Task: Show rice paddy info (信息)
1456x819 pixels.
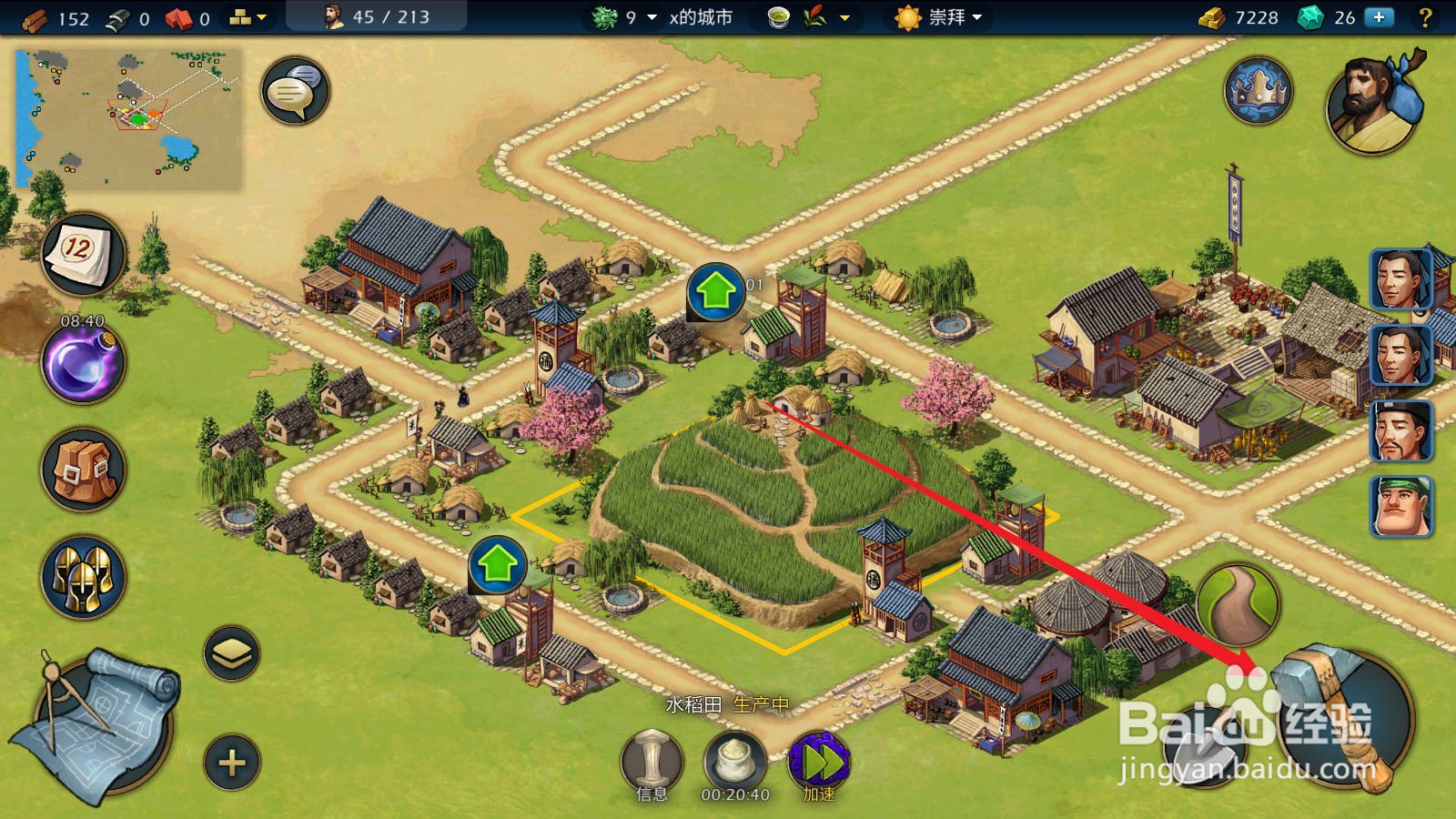Action: pyautogui.click(x=652, y=761)
